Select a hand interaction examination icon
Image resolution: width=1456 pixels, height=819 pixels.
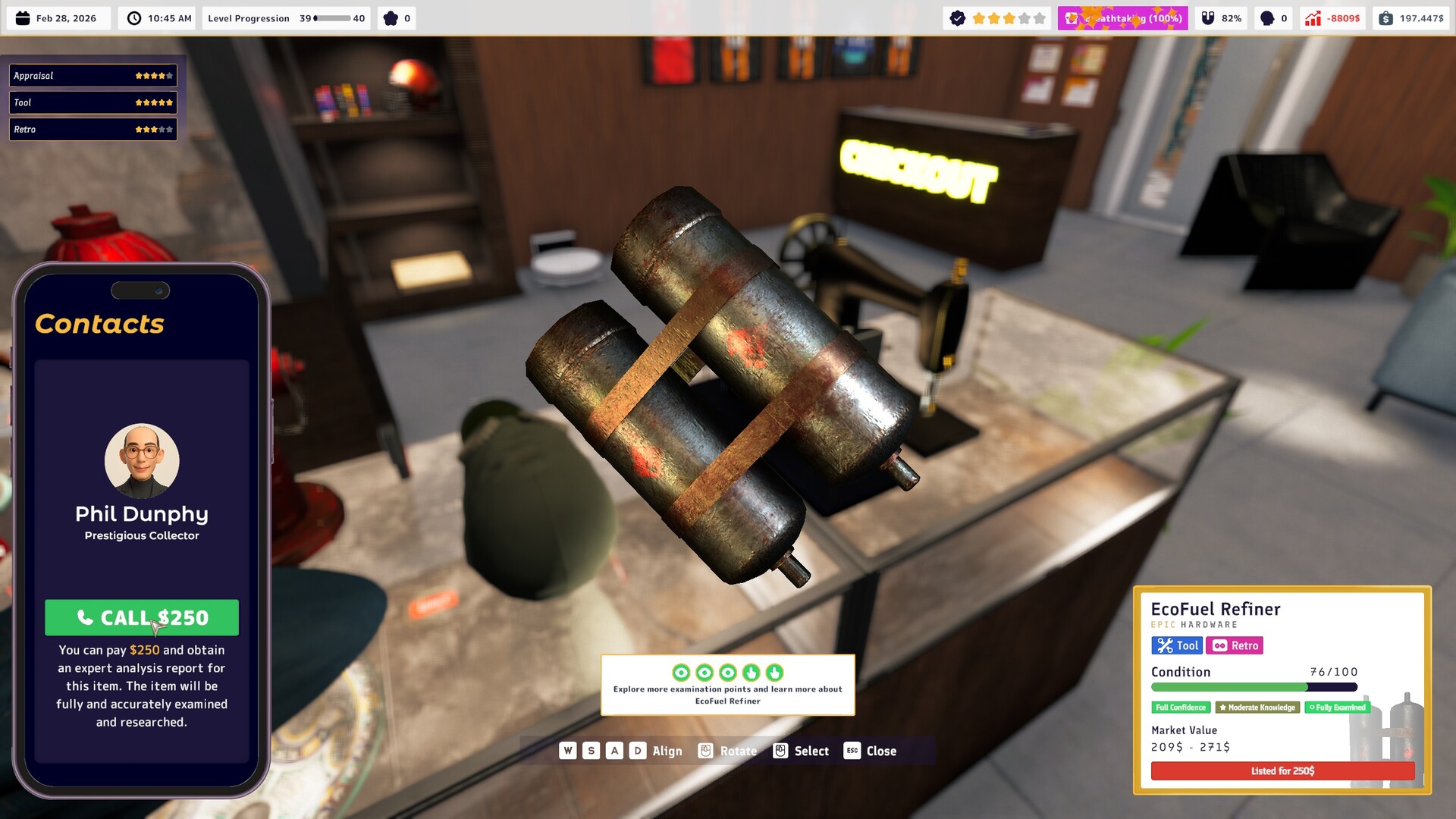pos(751,673)
